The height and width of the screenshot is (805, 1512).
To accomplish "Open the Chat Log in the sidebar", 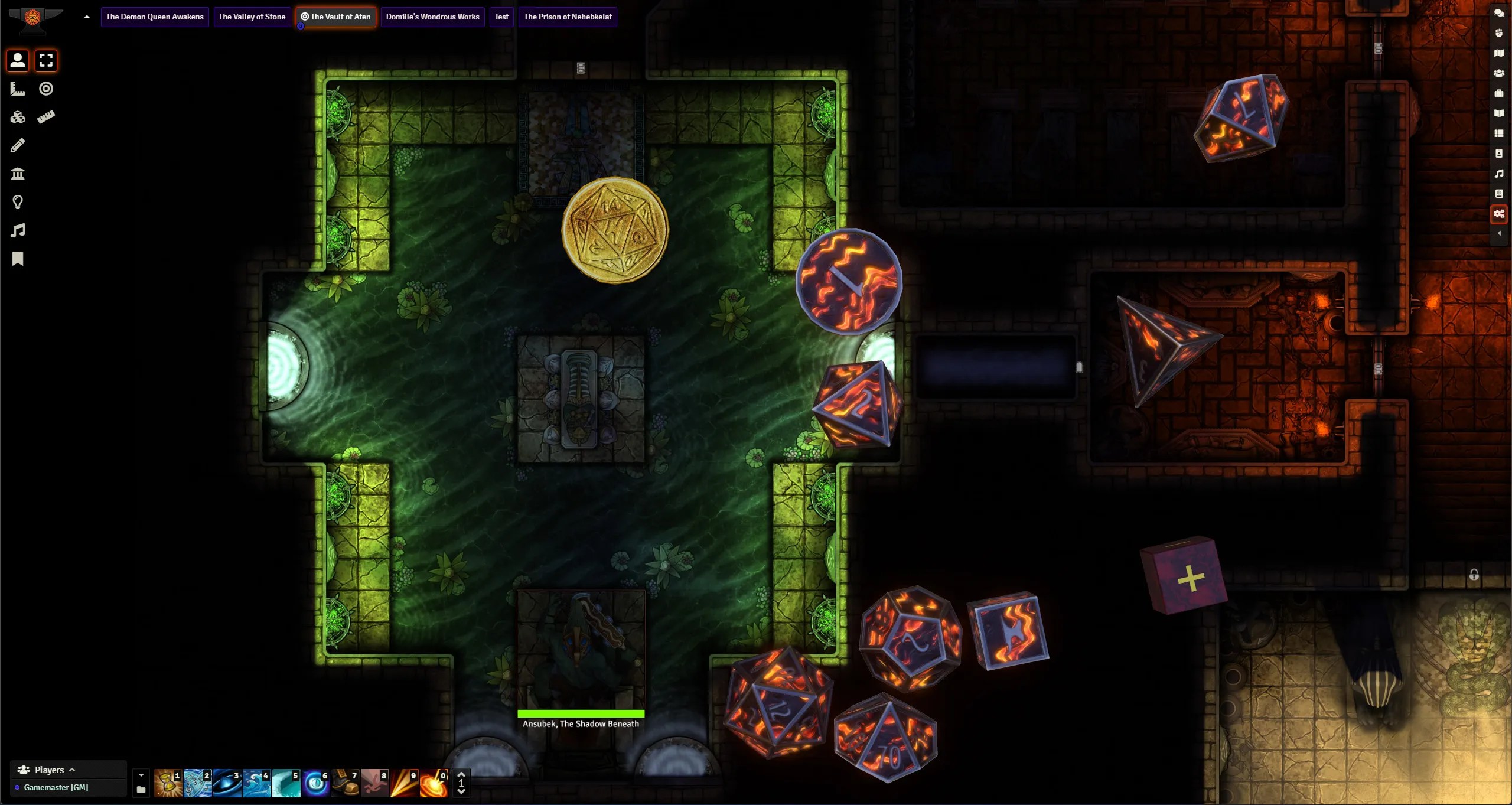I will tap(1500, 13).
